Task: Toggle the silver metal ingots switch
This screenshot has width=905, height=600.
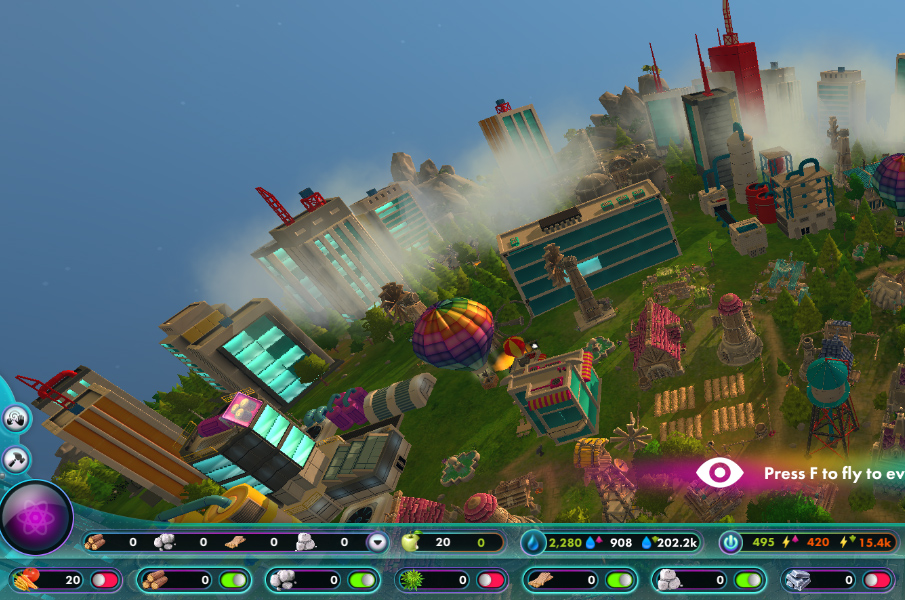Action: [876, 580]
